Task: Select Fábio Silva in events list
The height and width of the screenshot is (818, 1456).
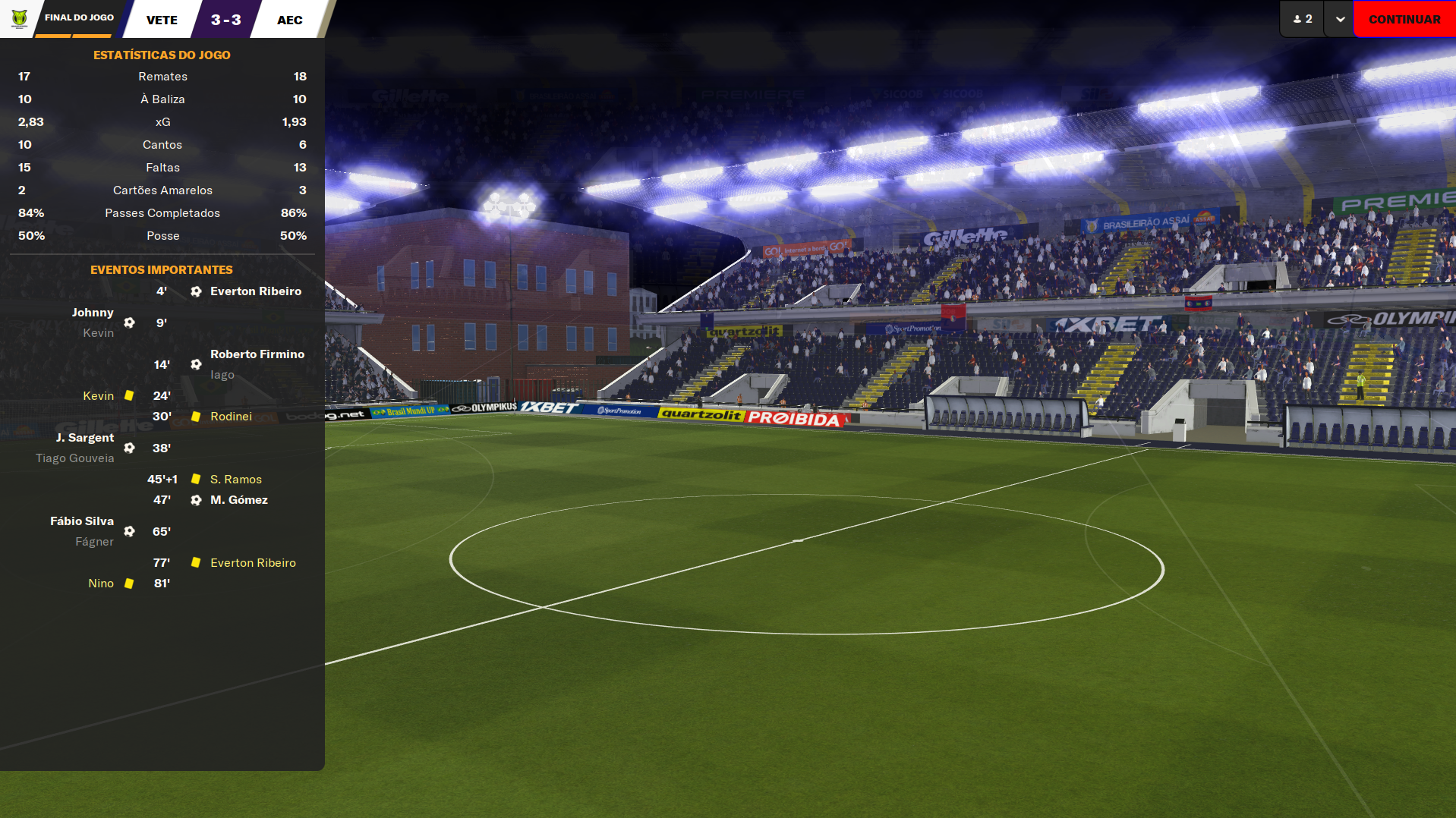Action: [x=81, y=521]
